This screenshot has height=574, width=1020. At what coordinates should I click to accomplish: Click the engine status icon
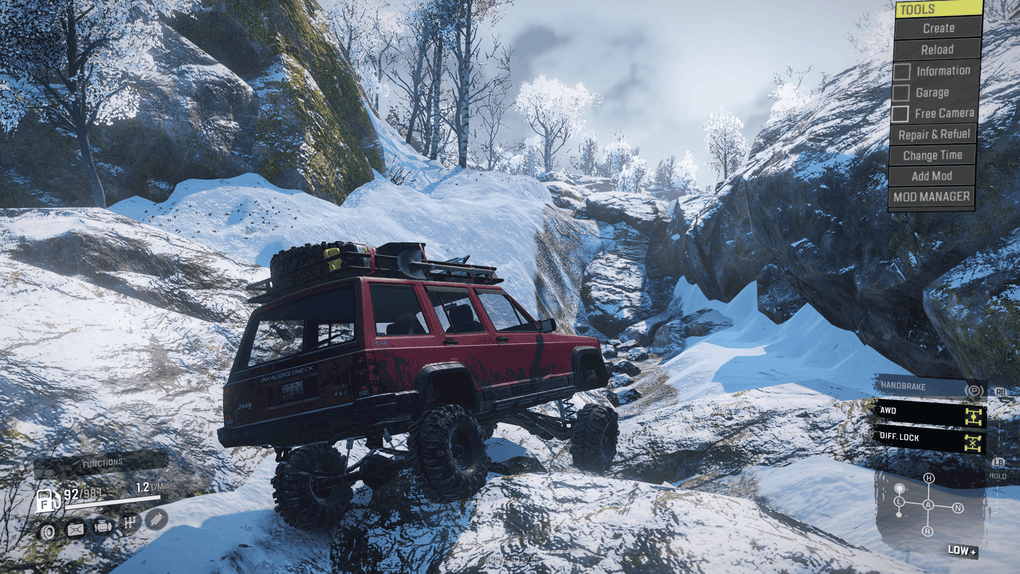(x=103, y=526)
